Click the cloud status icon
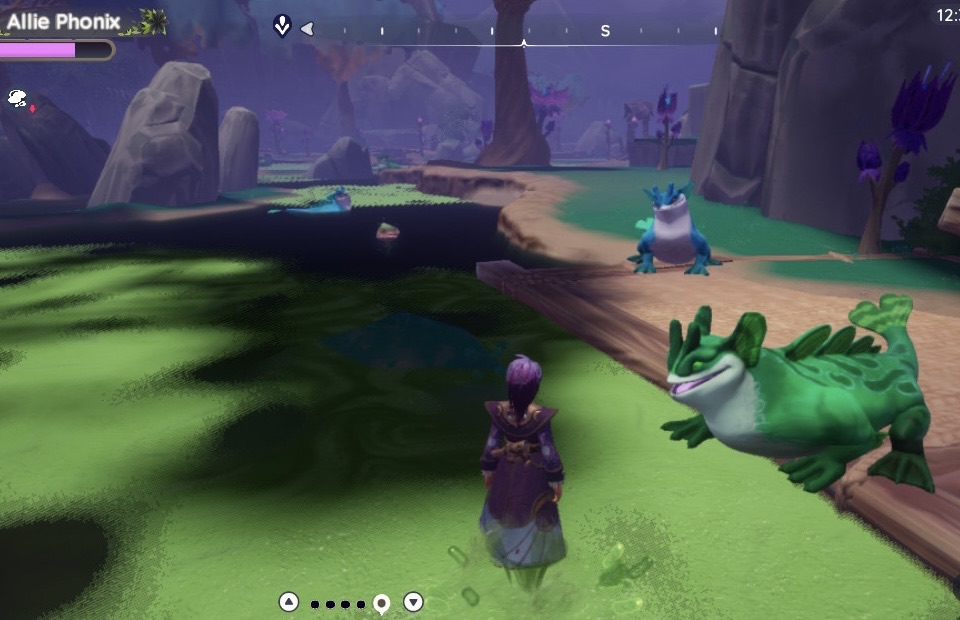Image resolution: width=960 pixels, height=620 pixels. [17, 97]
